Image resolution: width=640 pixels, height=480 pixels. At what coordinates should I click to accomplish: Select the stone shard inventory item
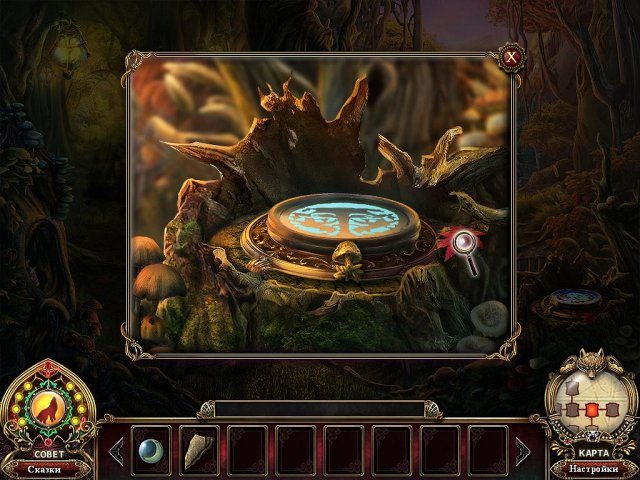point(199,451)
